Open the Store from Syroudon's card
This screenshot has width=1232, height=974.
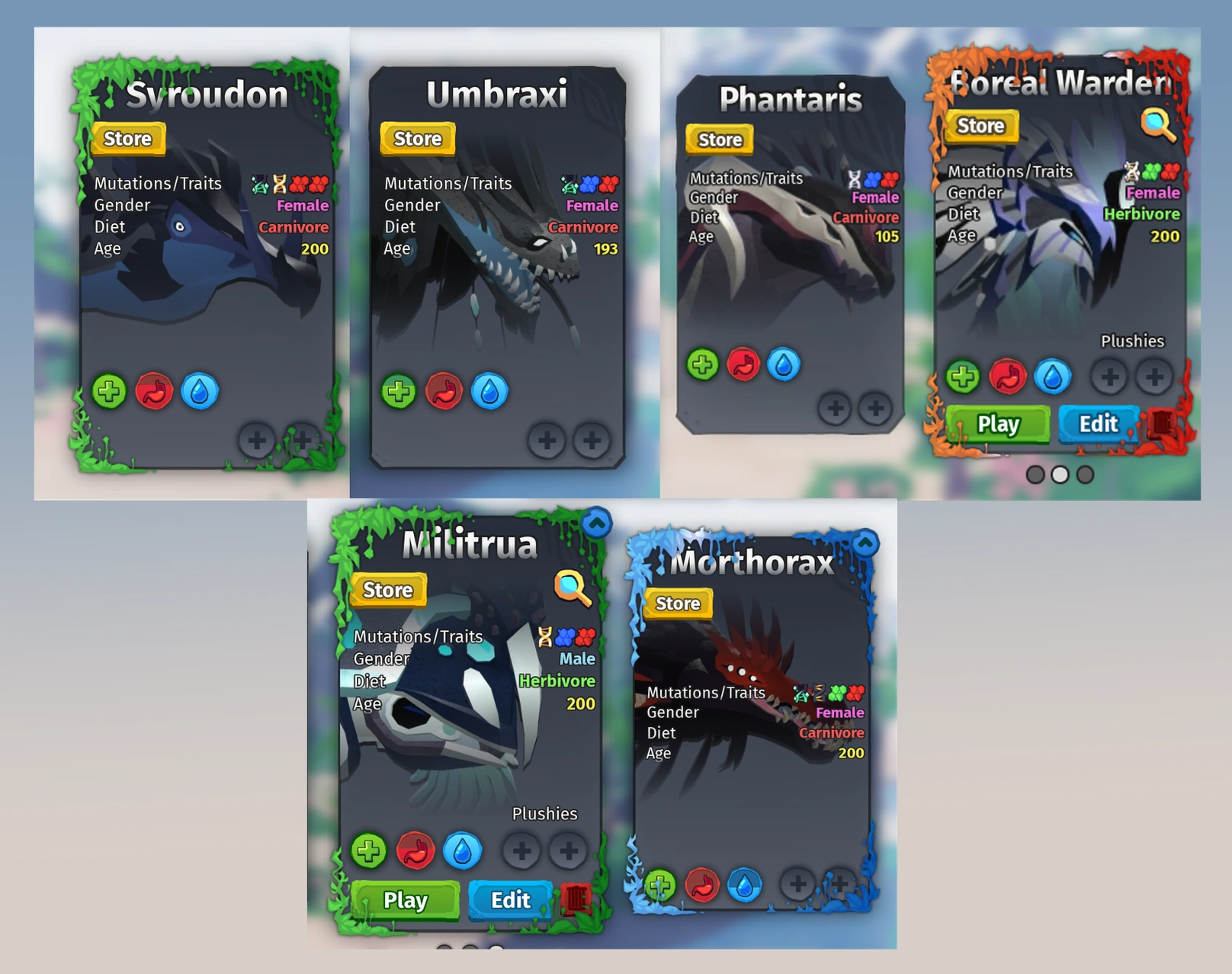click(127, 139)
